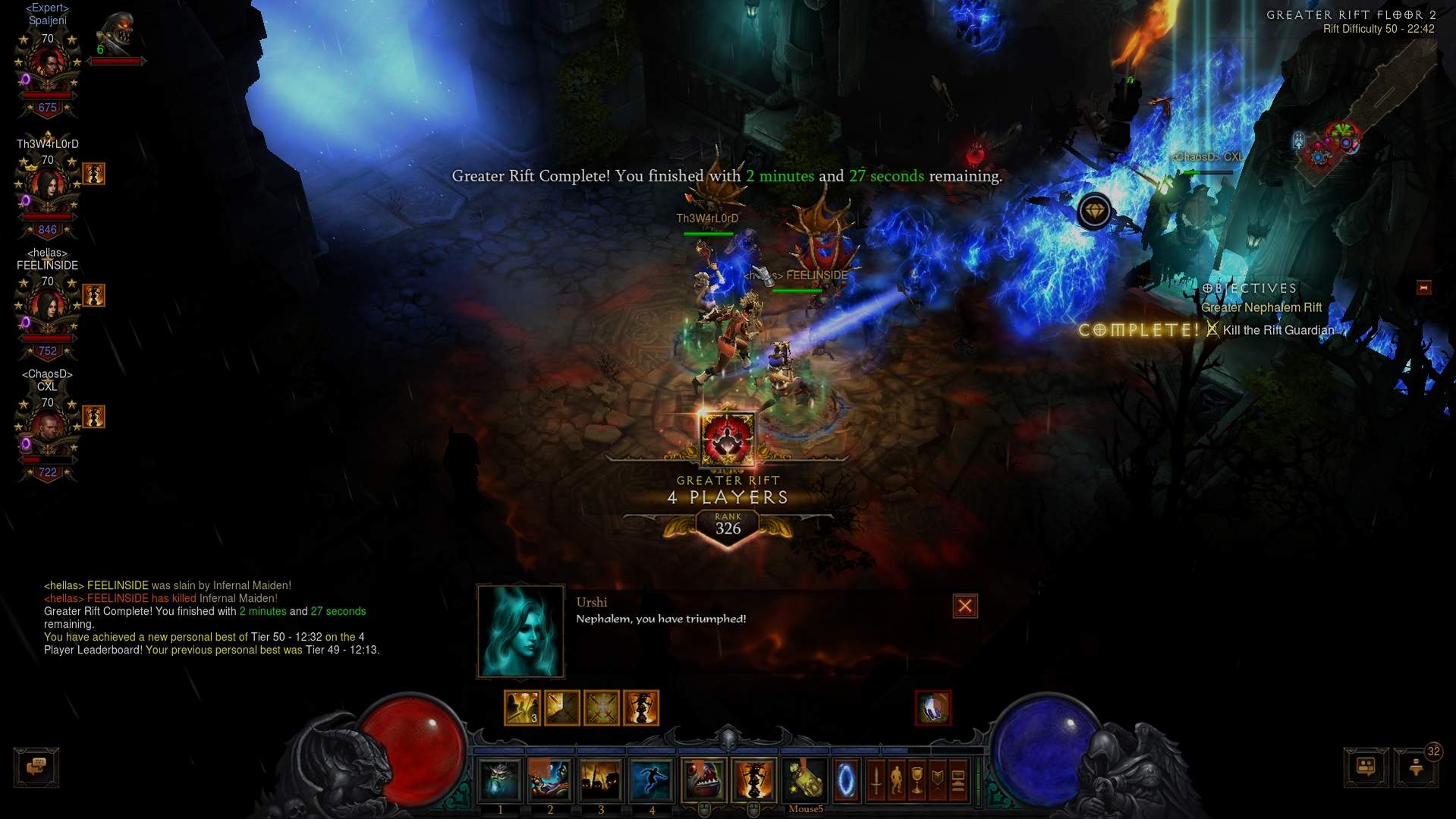Open the goblet-icon menu button
This screenshot has height=819, width=1456.
(x=917, y=780)
